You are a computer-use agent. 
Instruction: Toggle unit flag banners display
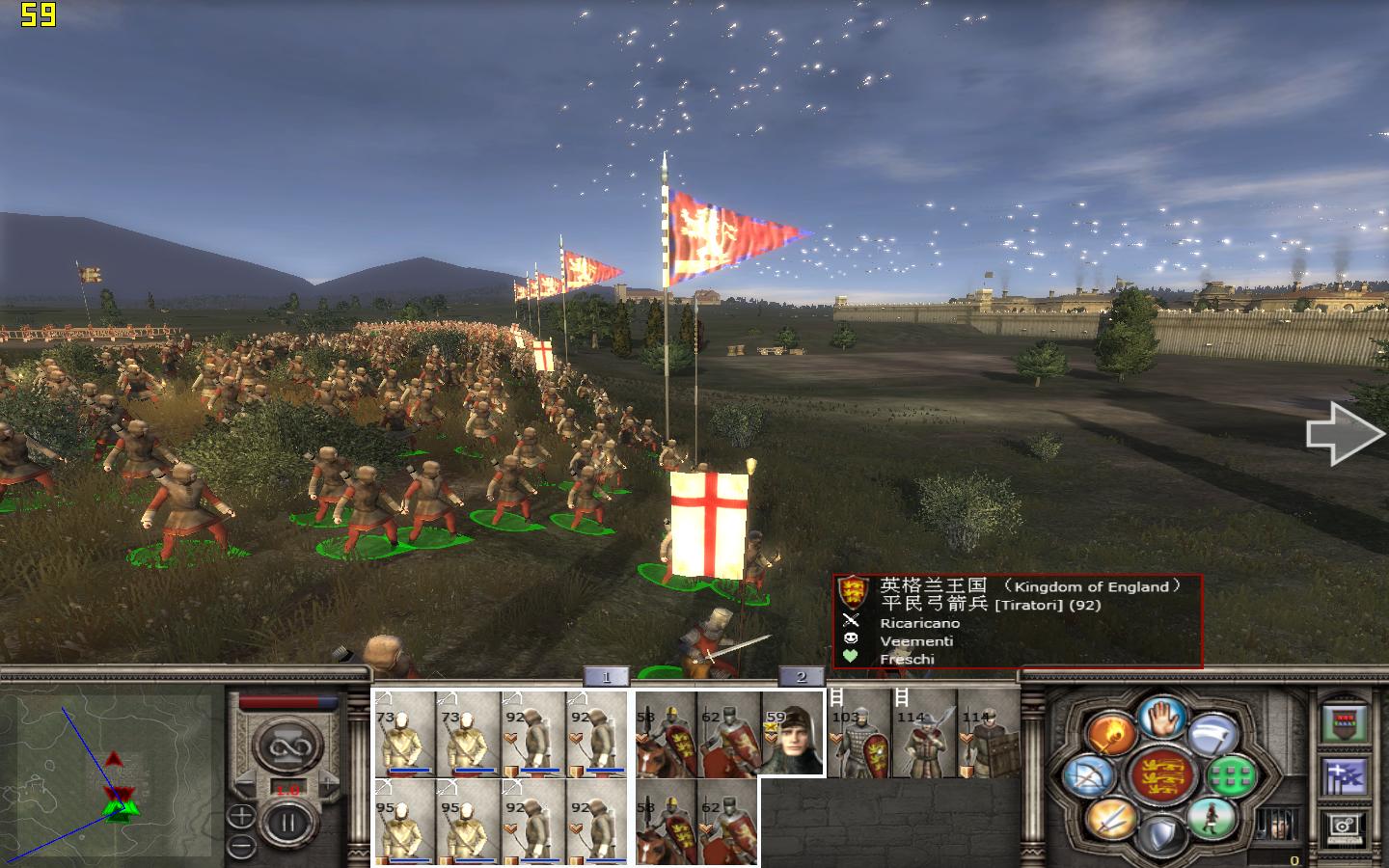(1343, 777)
